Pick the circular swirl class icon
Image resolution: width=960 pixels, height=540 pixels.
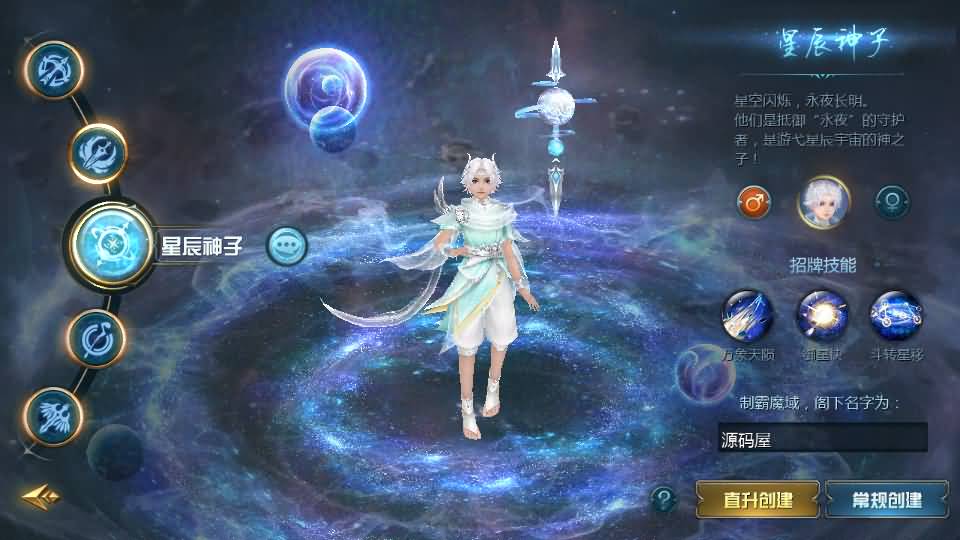(x=96, y=338)
